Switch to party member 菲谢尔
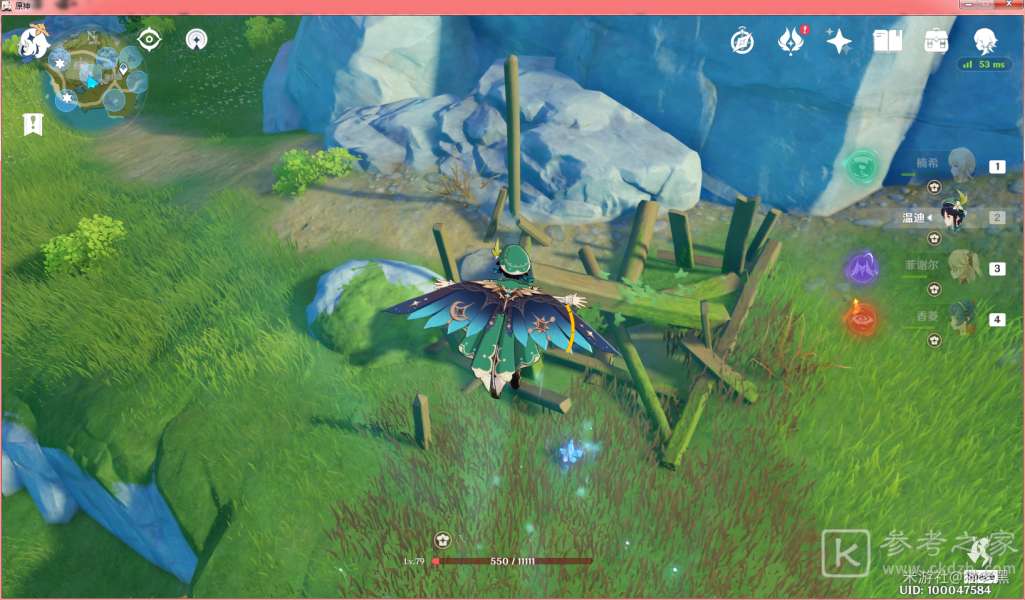Image resolution: width=1025 pixels, height=600 pixels. [959, 268]
